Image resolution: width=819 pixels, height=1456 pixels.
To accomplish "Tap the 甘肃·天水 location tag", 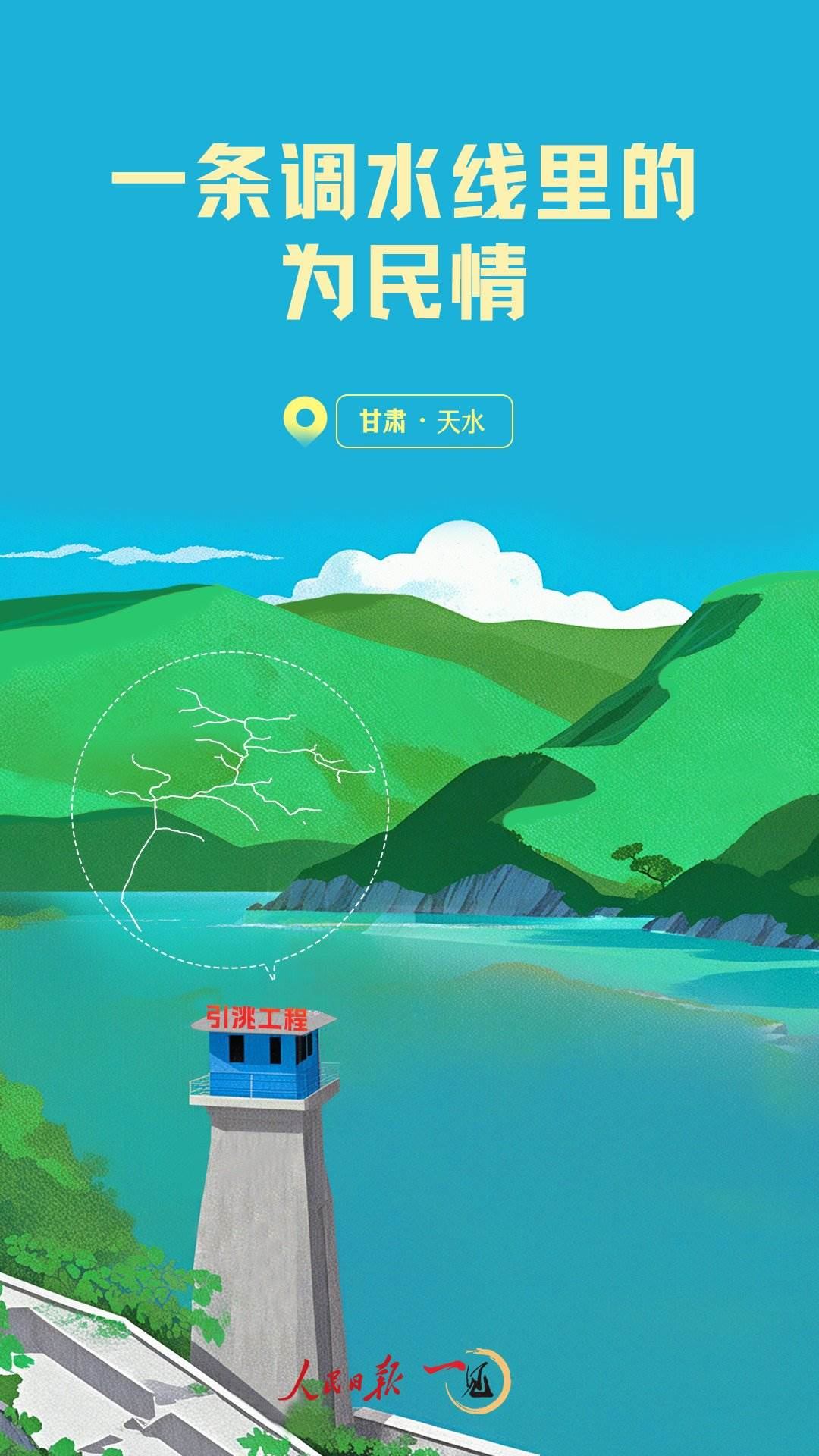I will pos(424,422).
